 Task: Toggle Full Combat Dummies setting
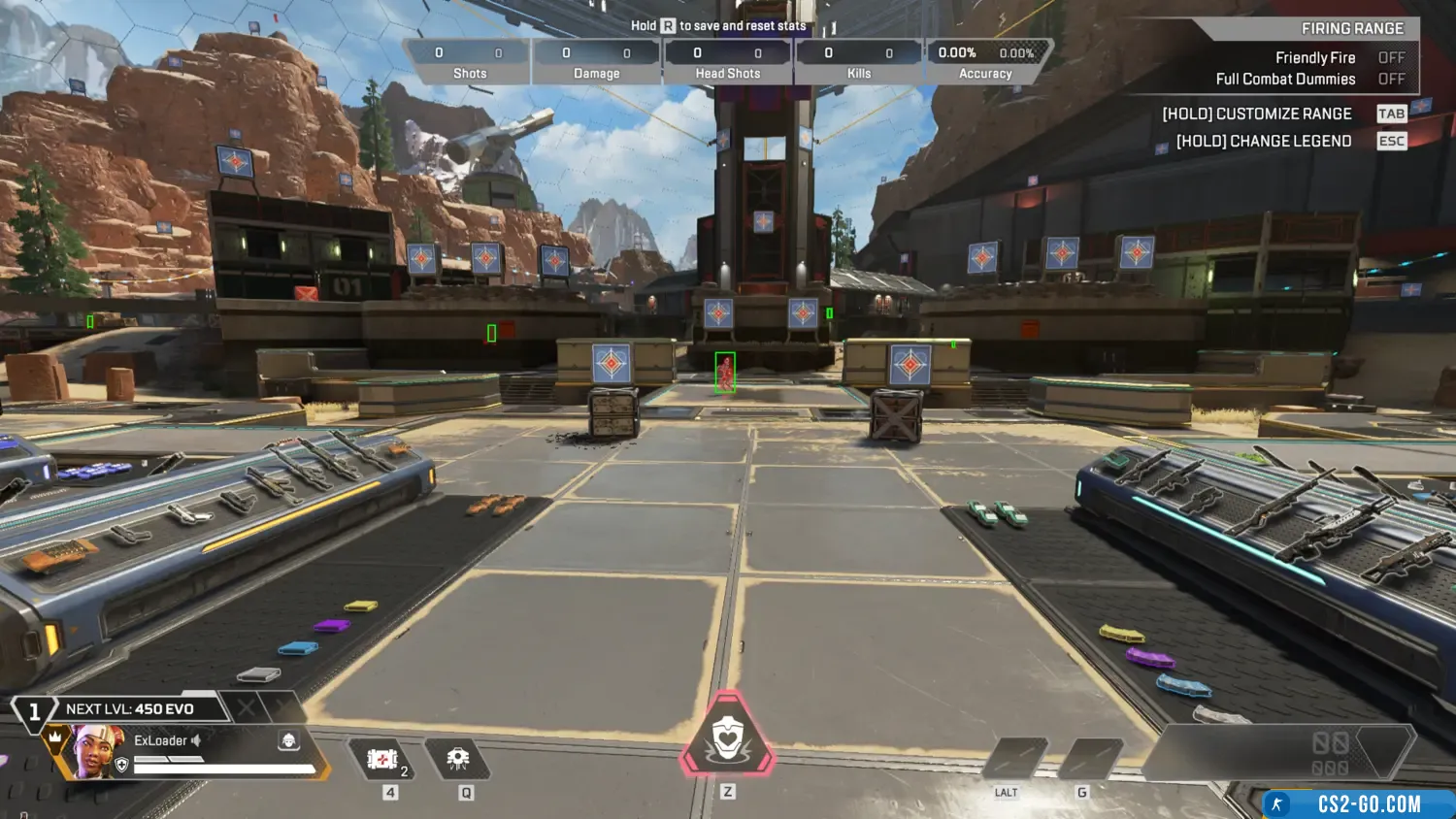(1391, 80)
